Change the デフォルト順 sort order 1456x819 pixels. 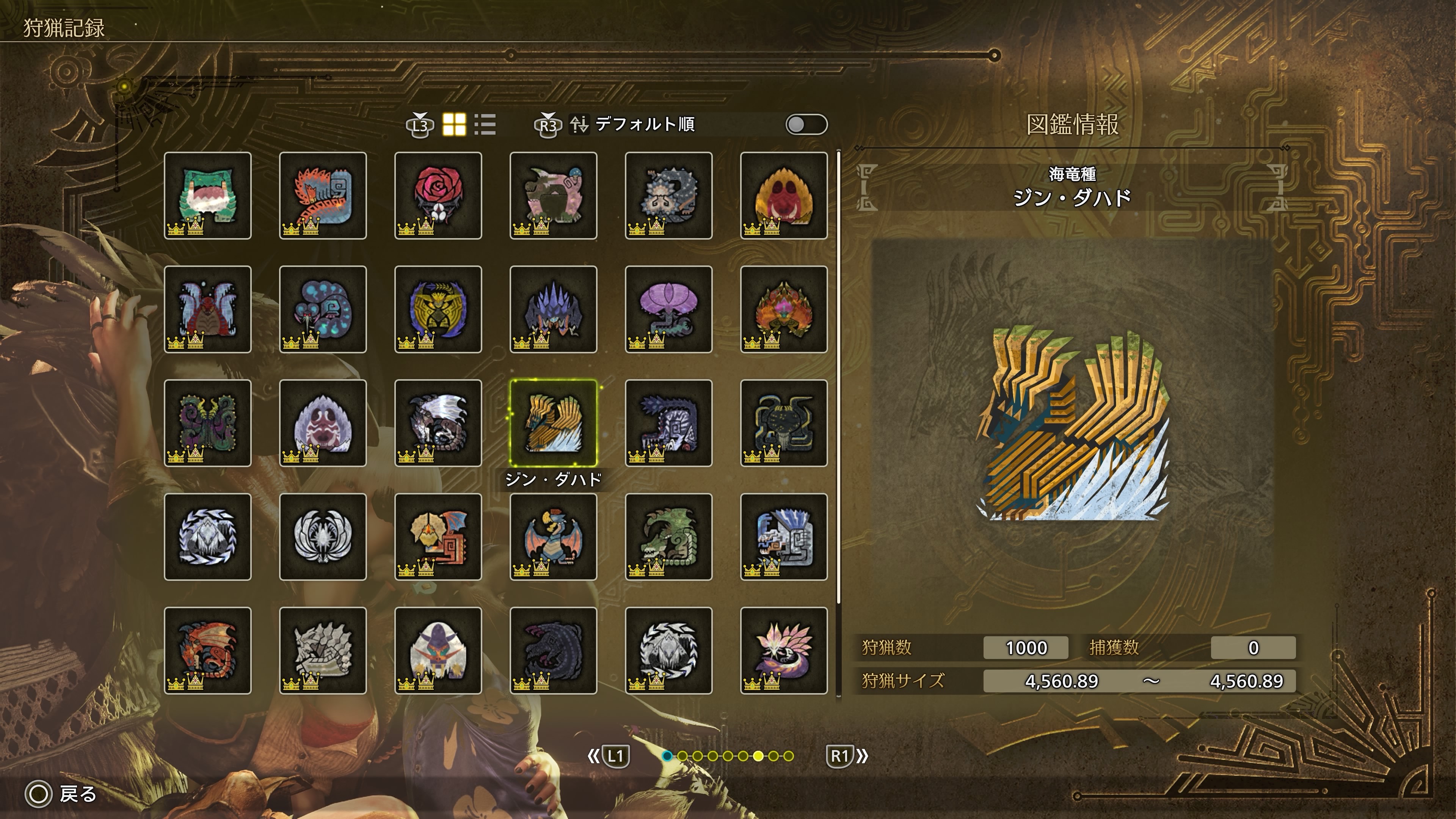click(644, 124)
